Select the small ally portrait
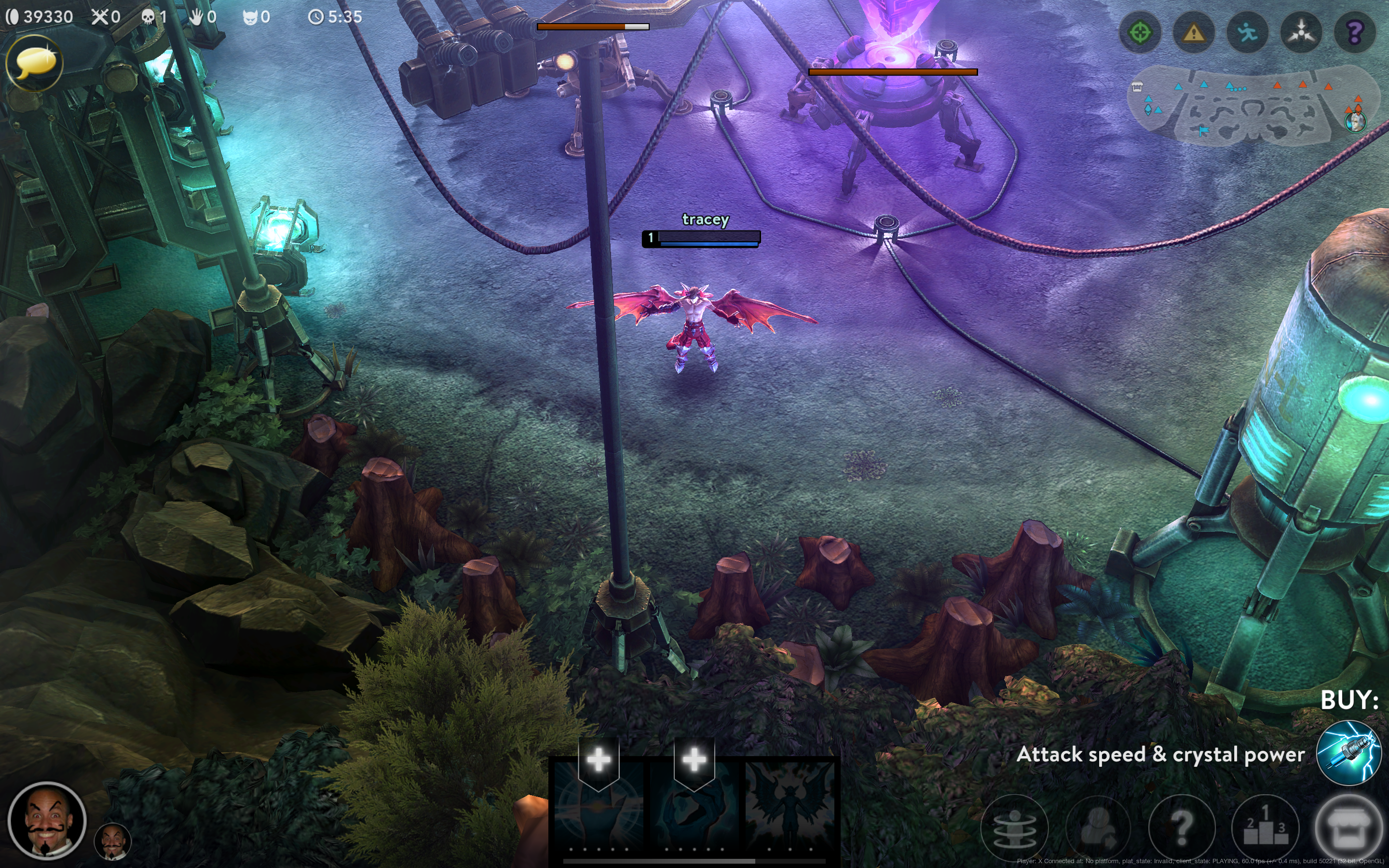This screenshot has width=1389, height=868. click(112, 841)
